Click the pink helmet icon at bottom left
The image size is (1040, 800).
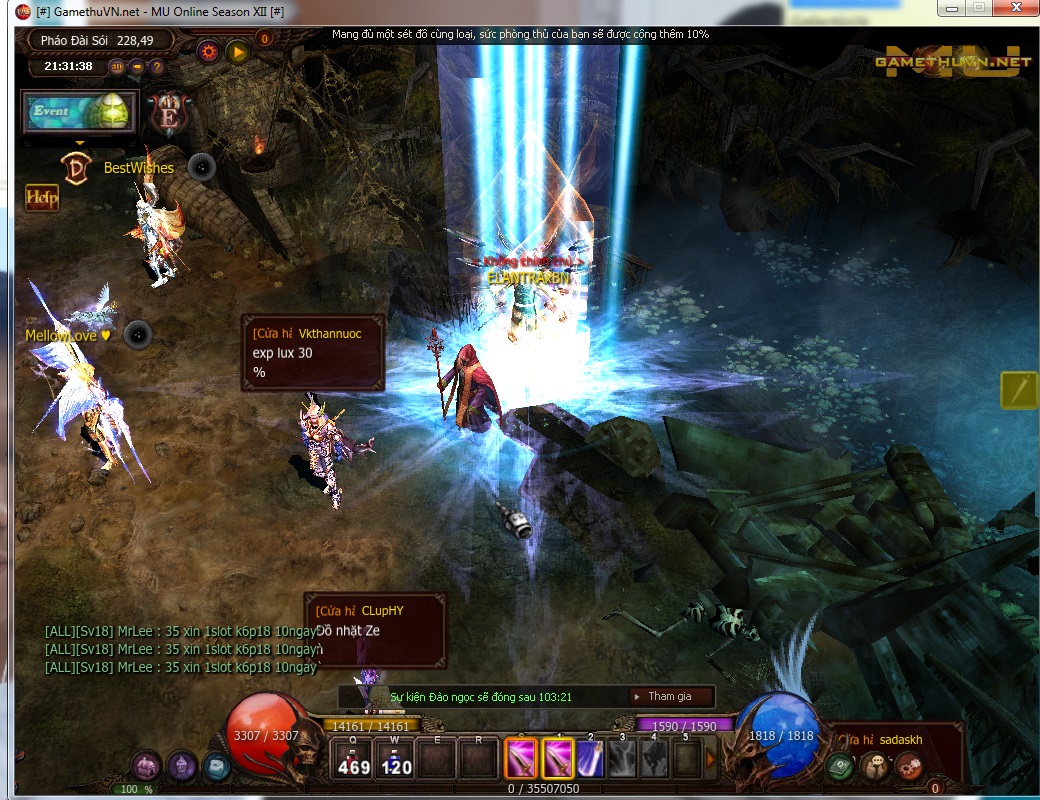coord(147,767)
